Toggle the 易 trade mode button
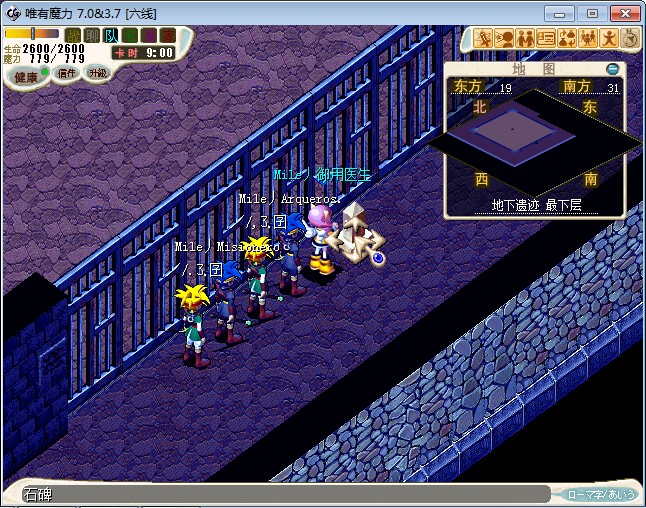The width and height of the screenshot is (646, 508). point(149,36)
